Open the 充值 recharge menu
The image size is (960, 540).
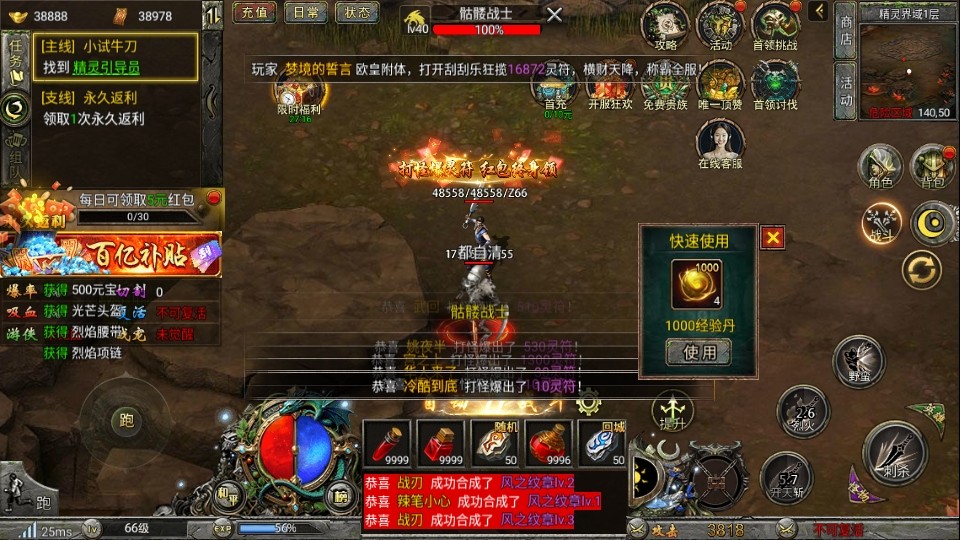coord(254,13)
